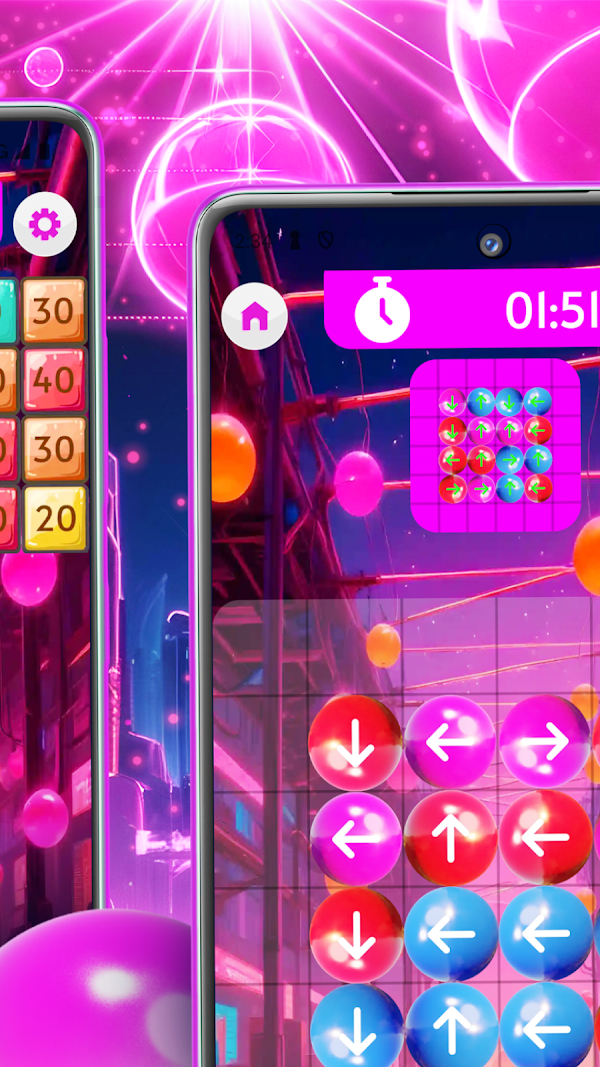The image size is (600, 1067).
Task: View the target pattern preview grid
Action: 495,445
